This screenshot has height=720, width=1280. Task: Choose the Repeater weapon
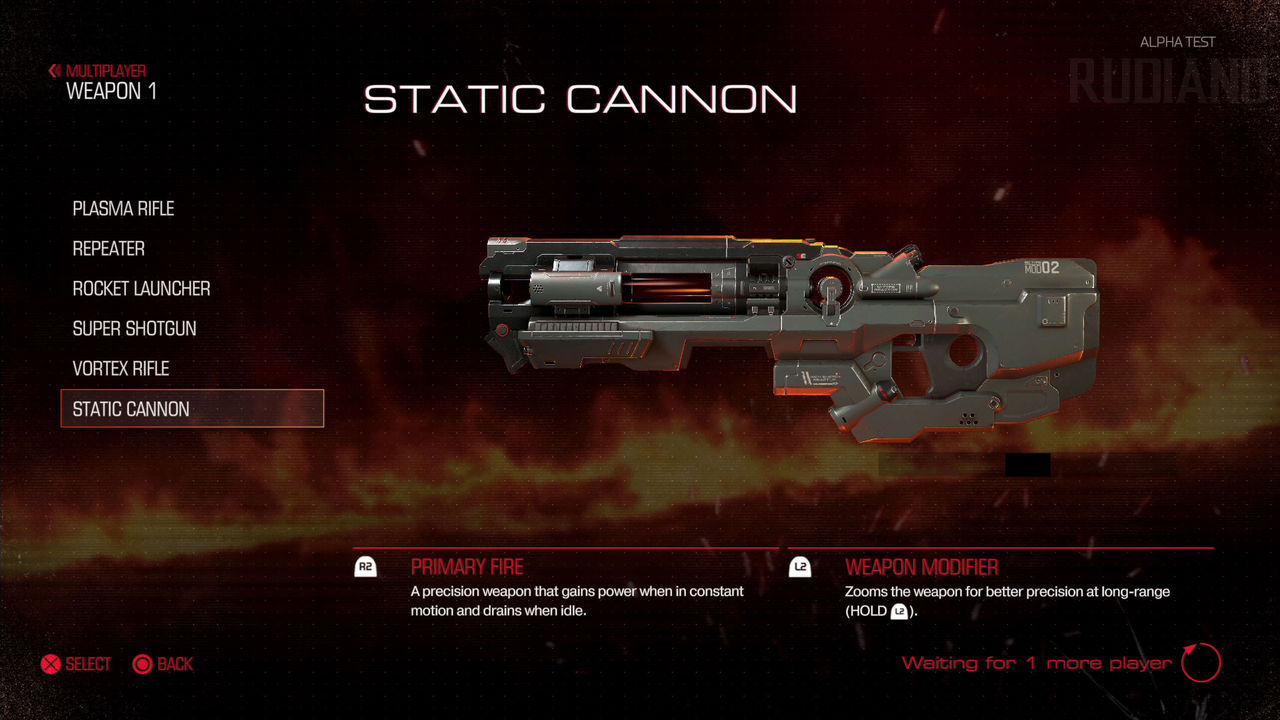(109, 249)
